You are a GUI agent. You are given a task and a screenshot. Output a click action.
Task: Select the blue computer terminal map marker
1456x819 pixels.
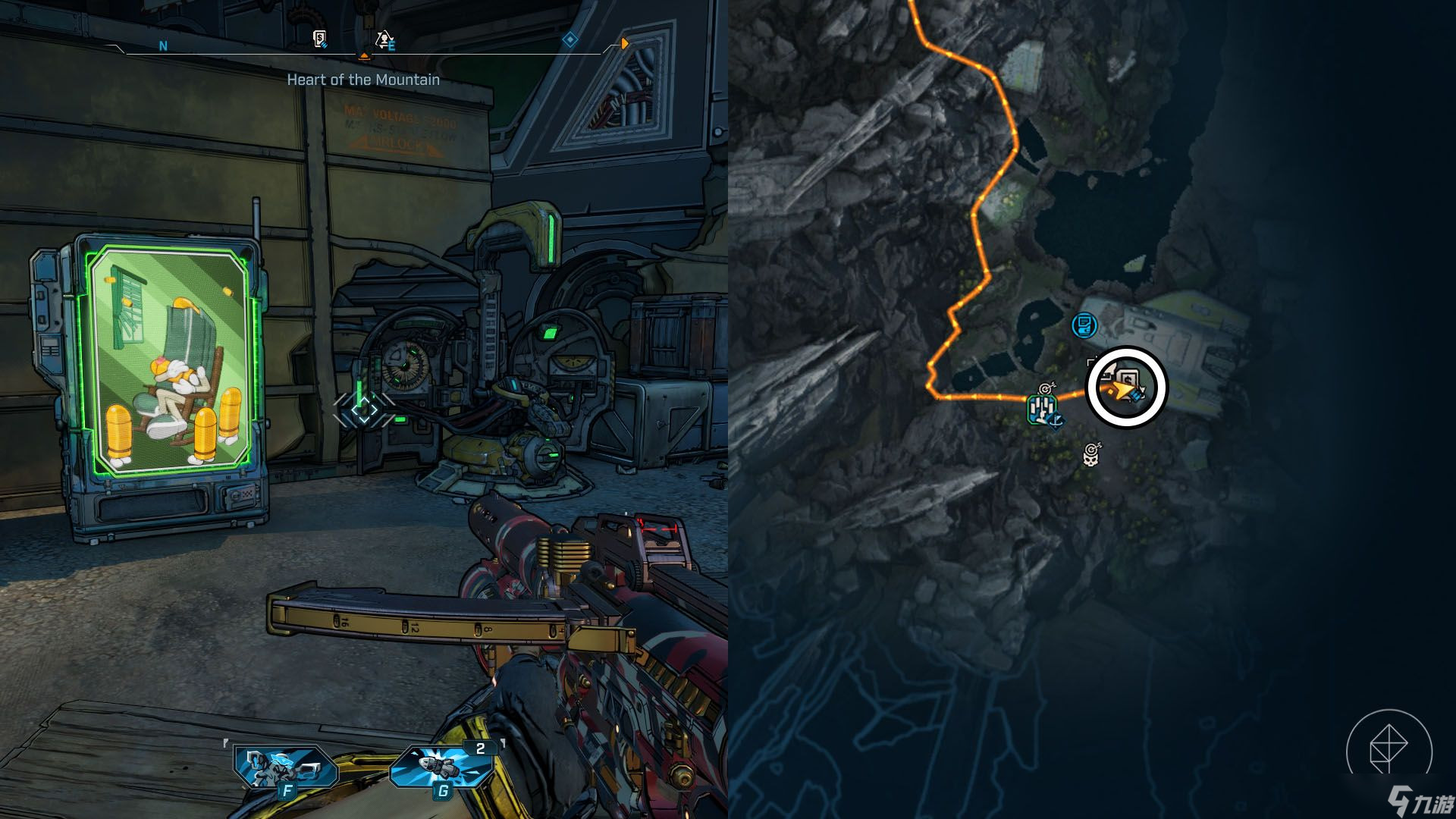1085,326
